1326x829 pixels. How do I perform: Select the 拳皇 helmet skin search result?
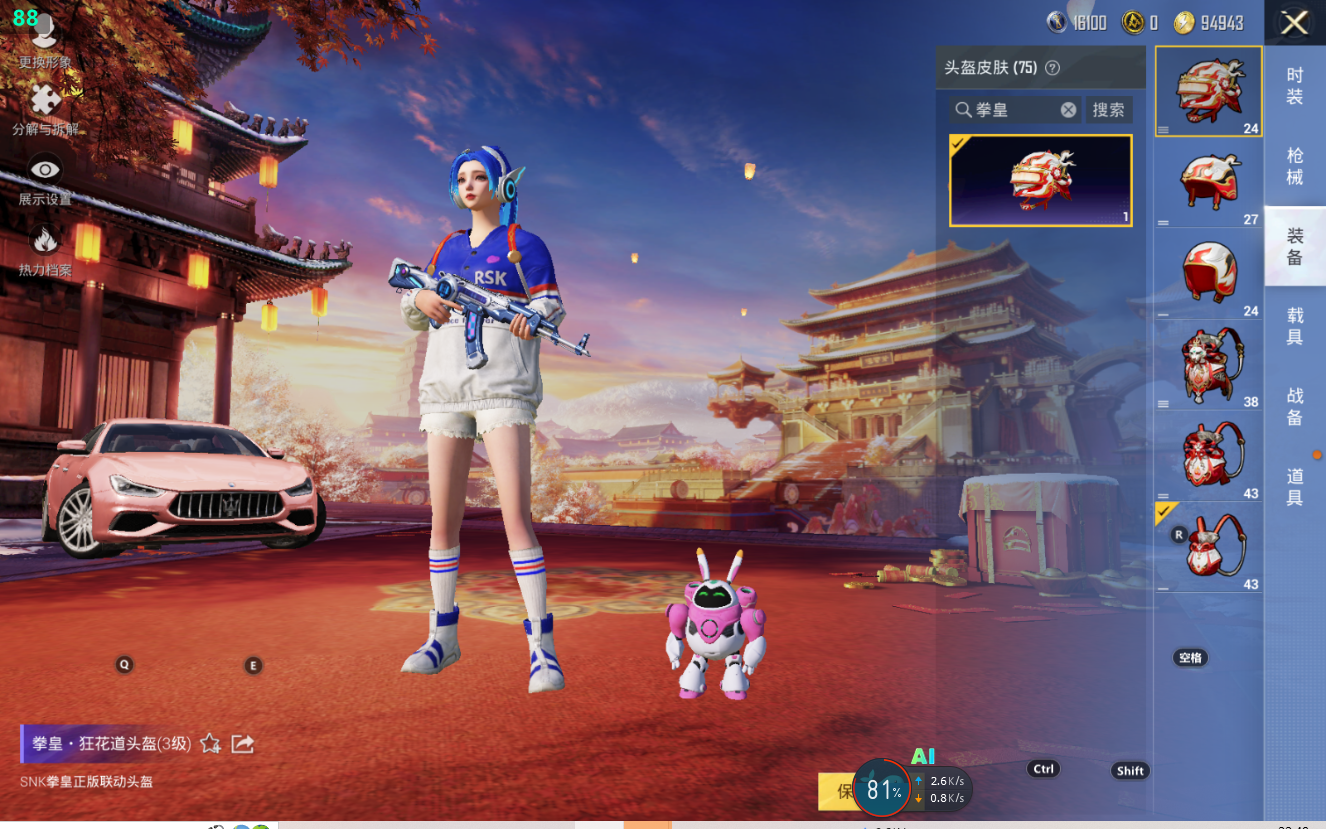tap(1040, 181)
